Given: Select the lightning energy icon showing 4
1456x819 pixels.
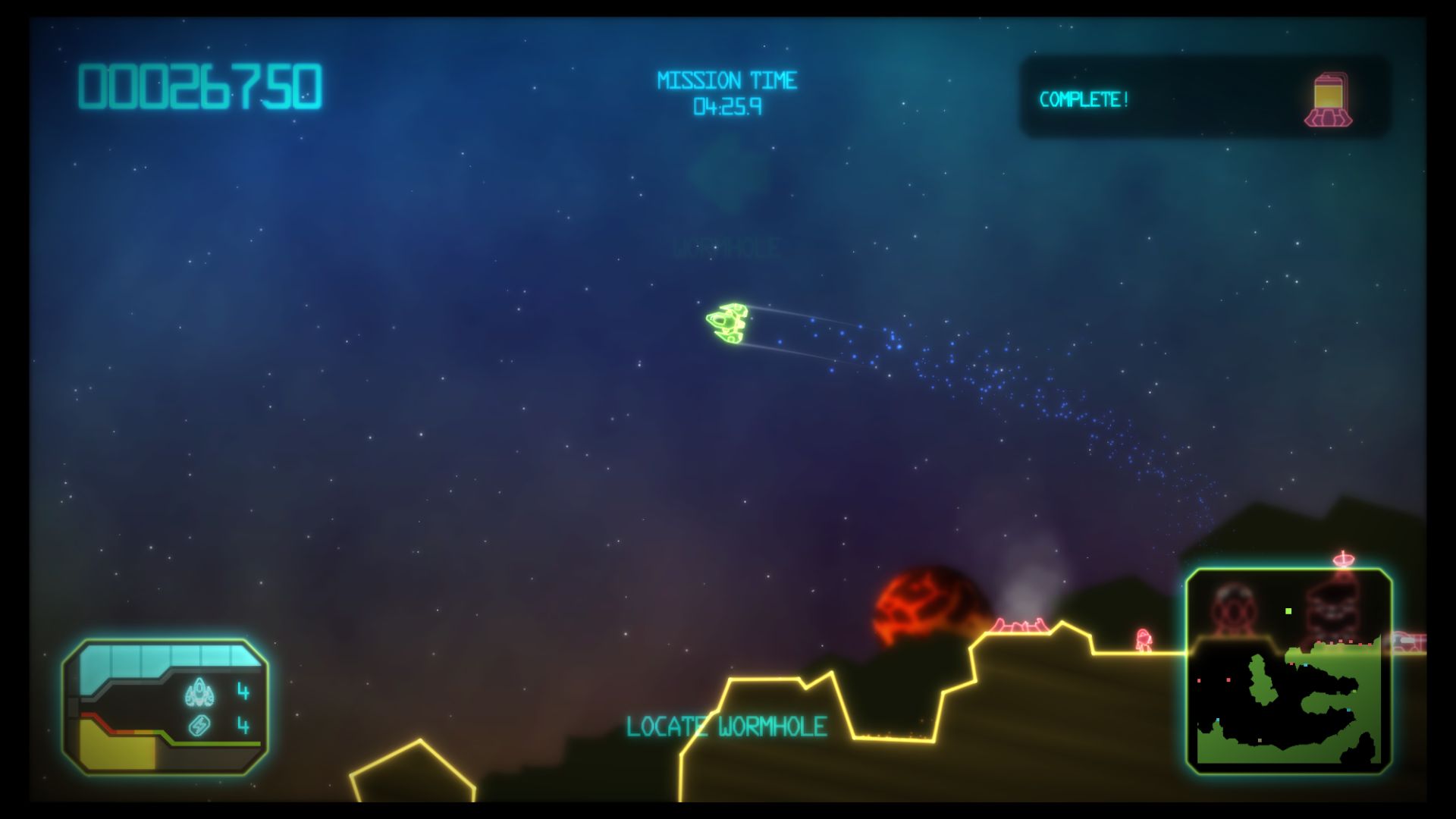Looking at the screenshot, I should pos(199,726).
